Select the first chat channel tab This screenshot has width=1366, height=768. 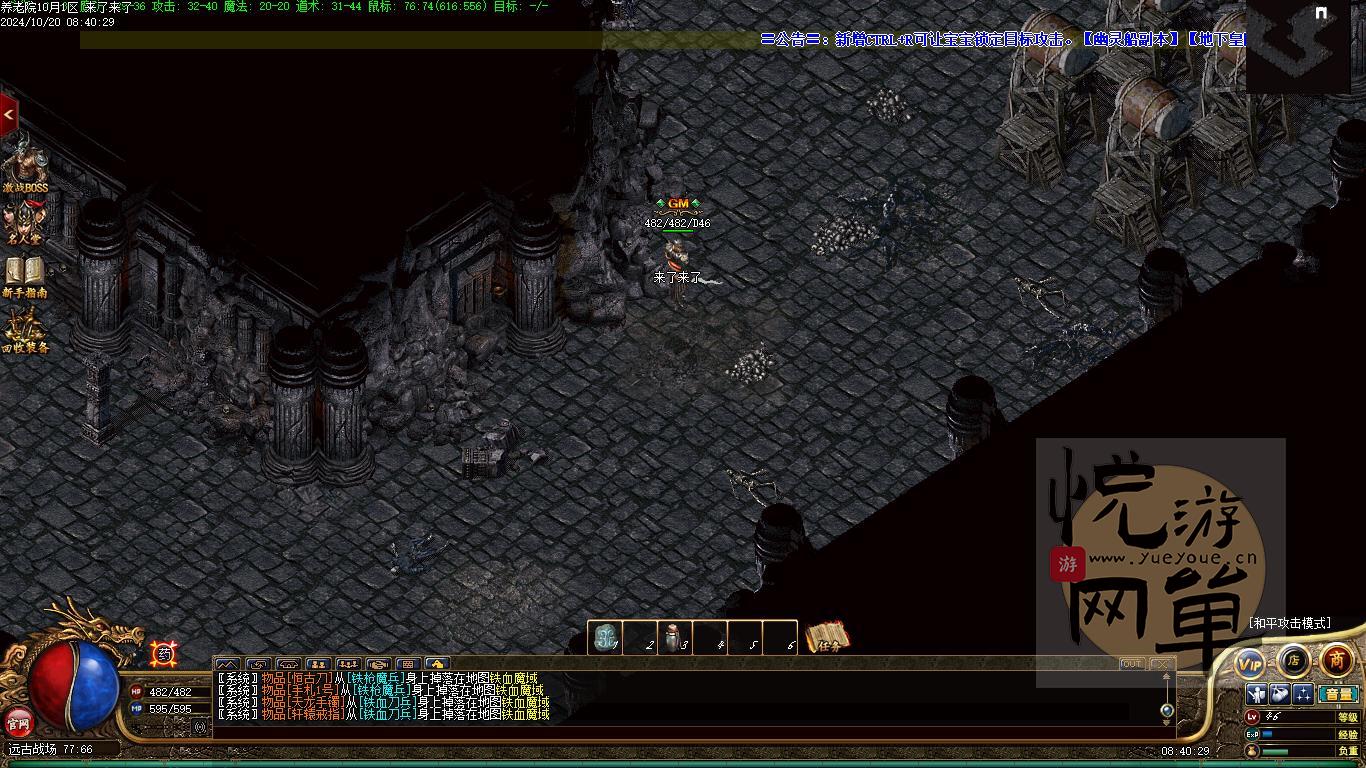pyautogui.click(x=228, y=664)
